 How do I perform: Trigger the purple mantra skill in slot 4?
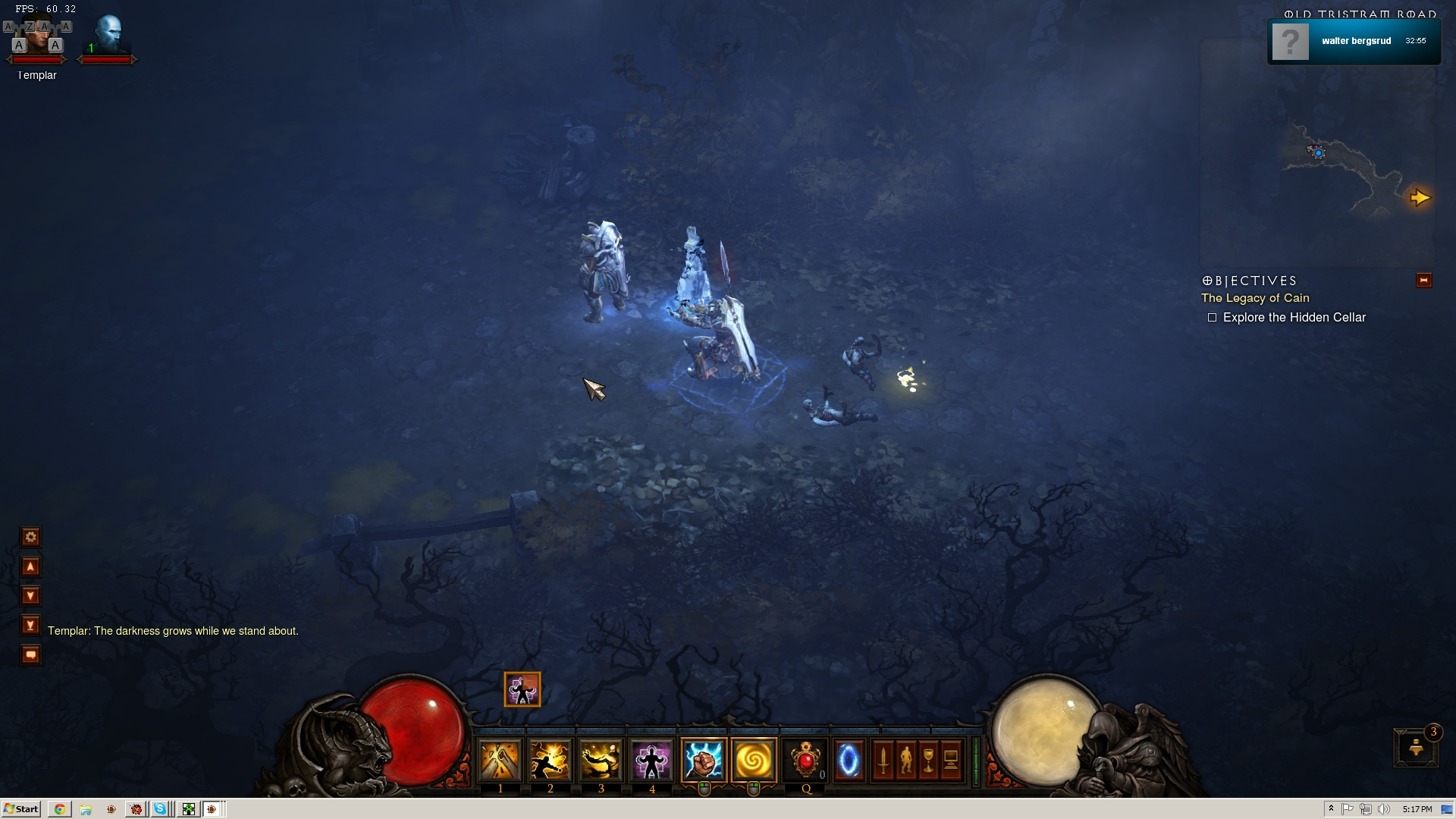coord(651,760)
